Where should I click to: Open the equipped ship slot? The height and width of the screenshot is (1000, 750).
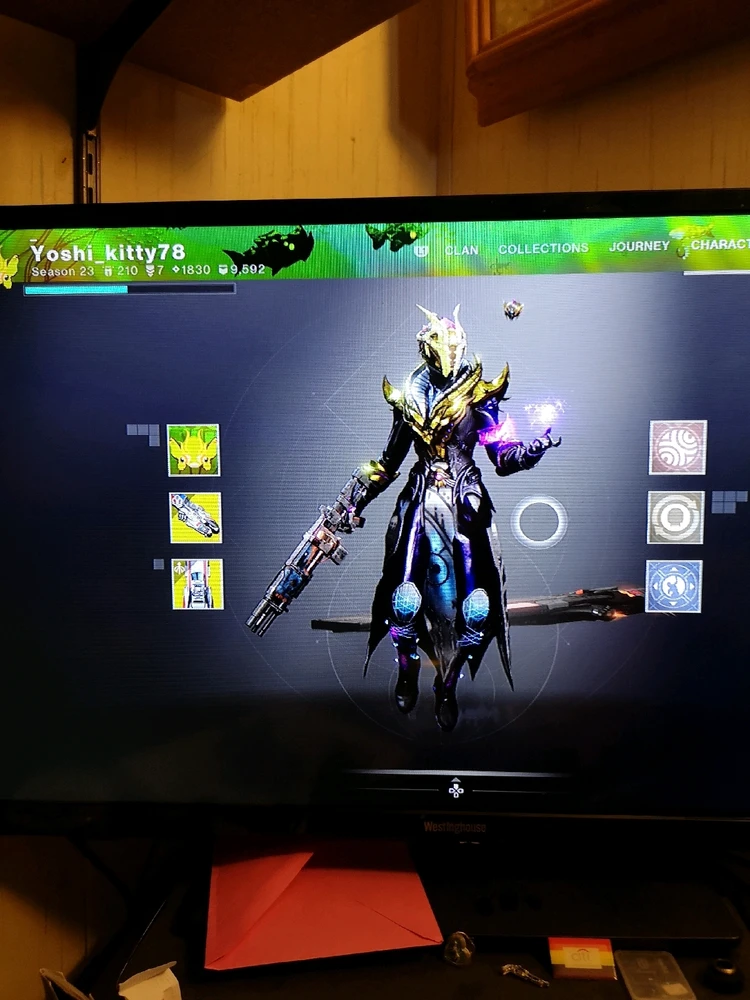coord(195,517)
